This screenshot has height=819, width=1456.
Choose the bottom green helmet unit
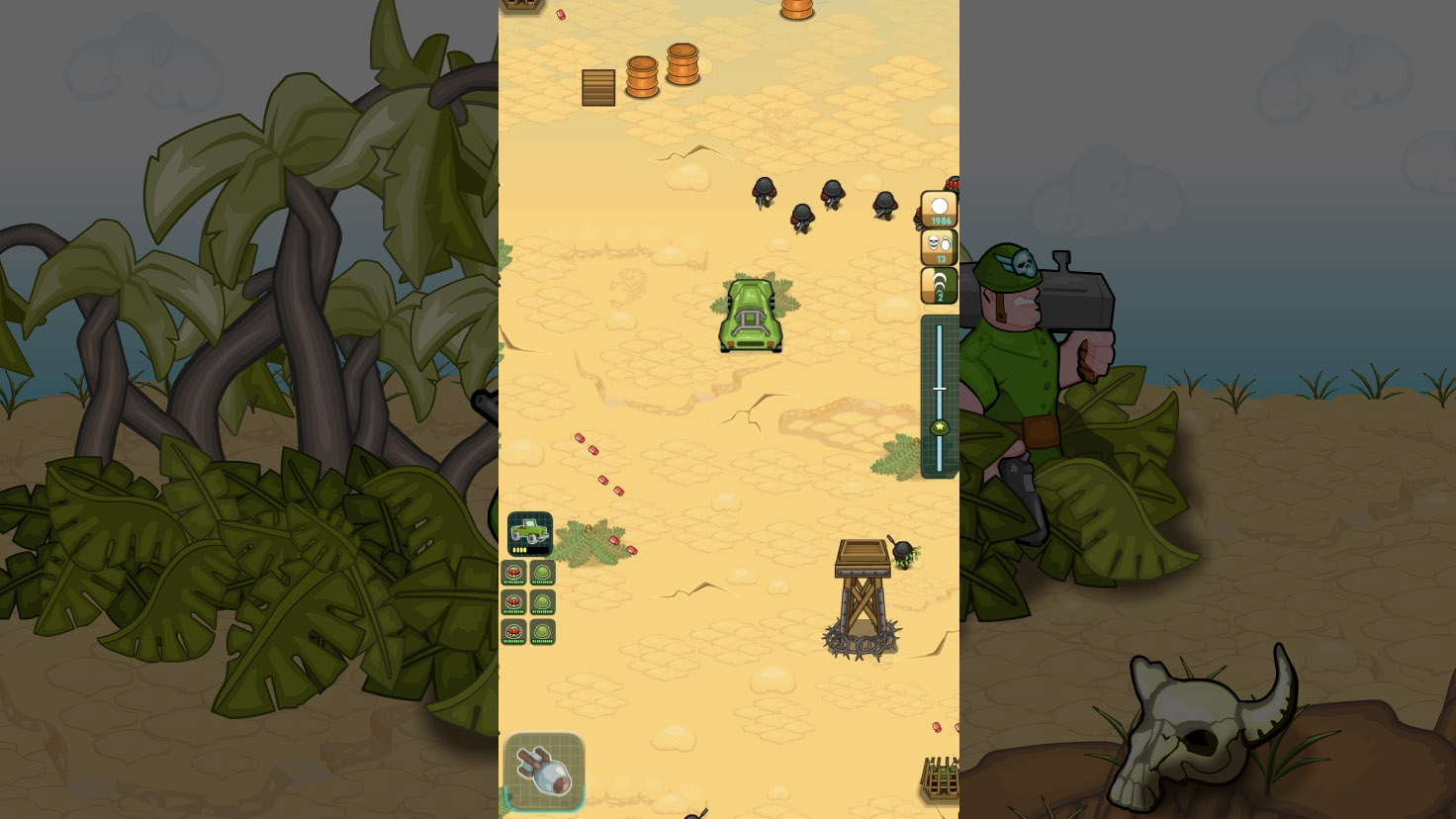click(542, 630)
